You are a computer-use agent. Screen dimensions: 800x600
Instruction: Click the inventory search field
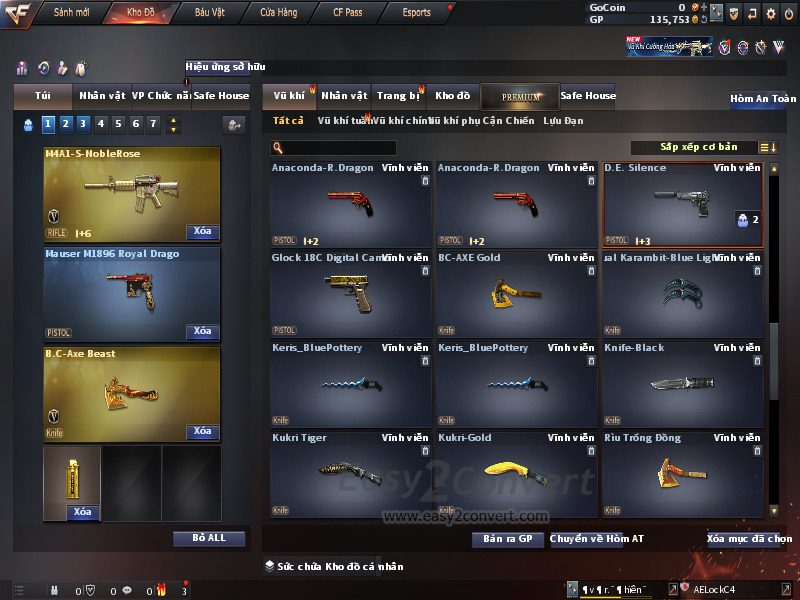[333, 148]
